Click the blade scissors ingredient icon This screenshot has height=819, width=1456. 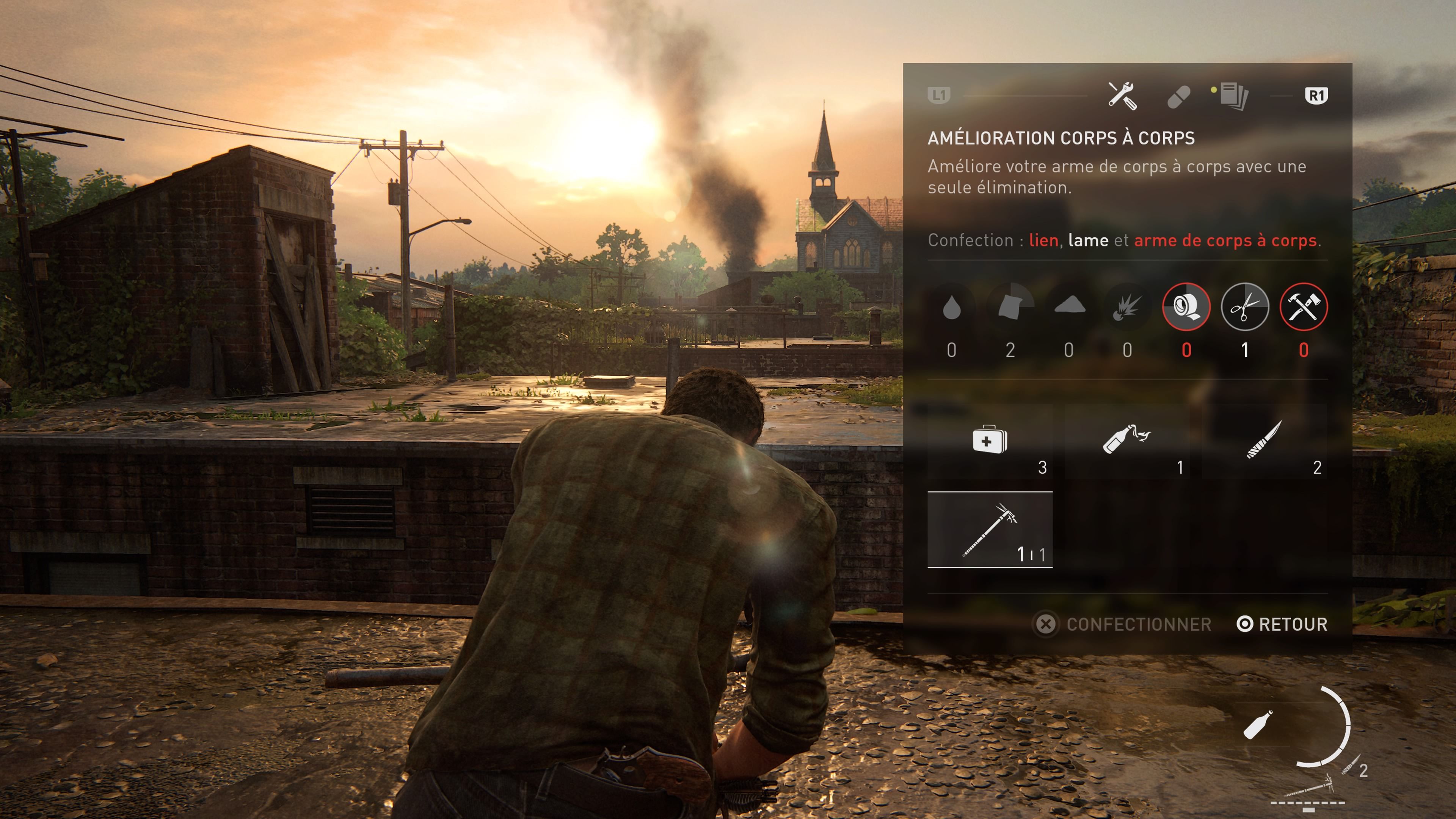click(1244, 307)
